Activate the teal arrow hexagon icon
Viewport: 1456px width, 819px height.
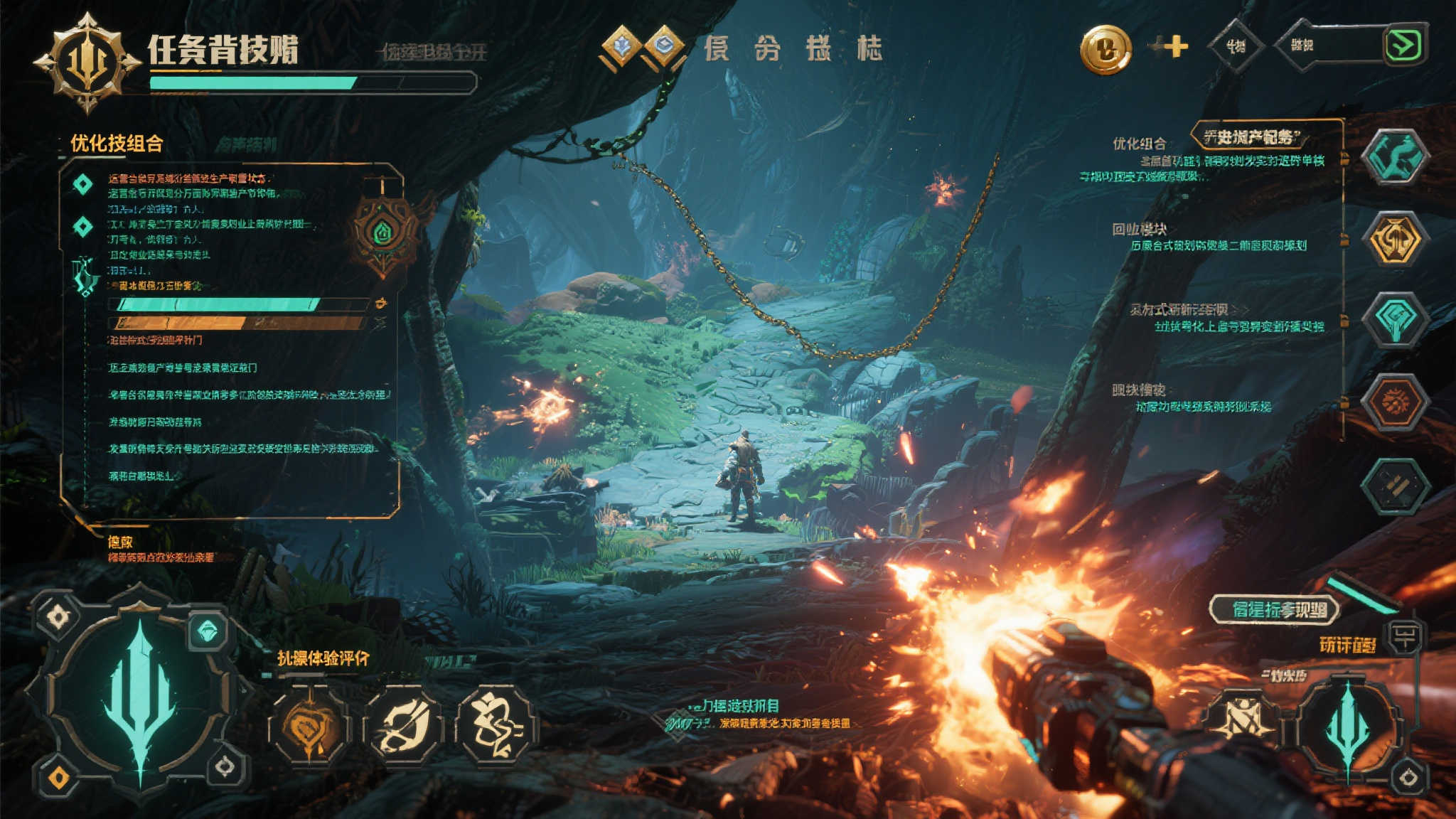[x=1395, y=158]
